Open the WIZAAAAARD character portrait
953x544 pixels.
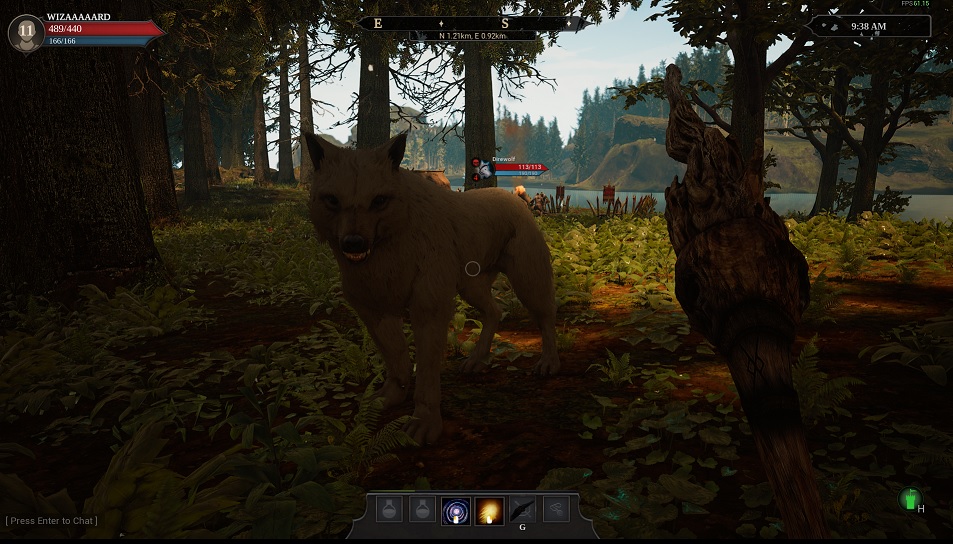tap(24, 33)
